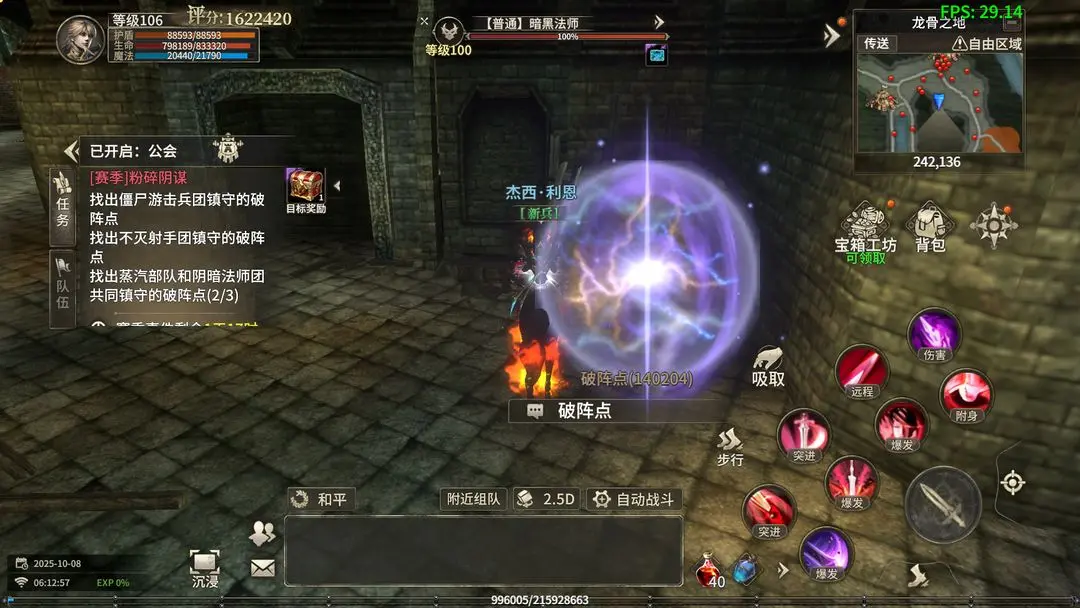Open the player portrait at level 106
The height and width of the screenshot is (608, 1080).
coord(80,40)
